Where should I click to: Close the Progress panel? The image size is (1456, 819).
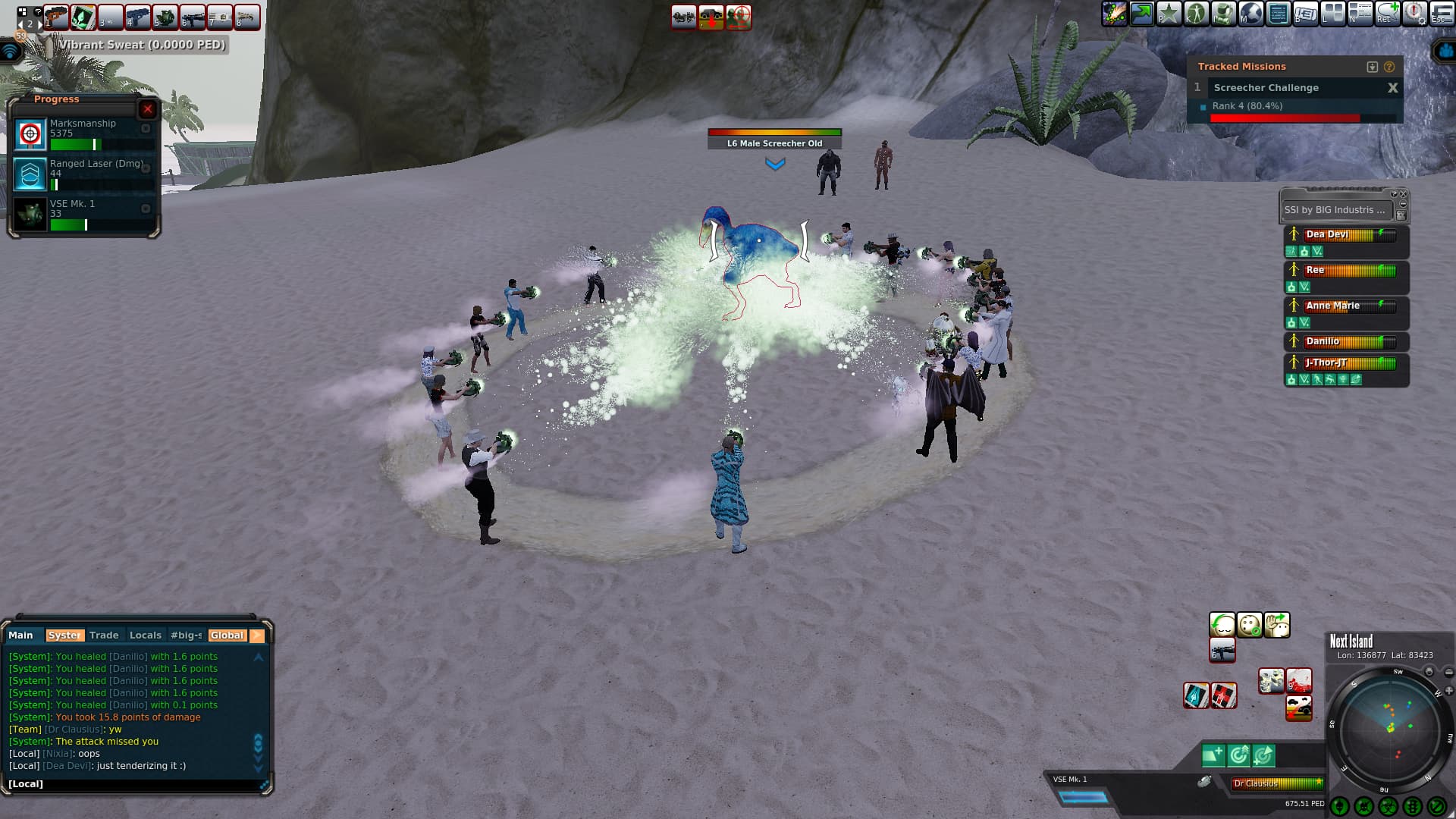pos(148,109)
